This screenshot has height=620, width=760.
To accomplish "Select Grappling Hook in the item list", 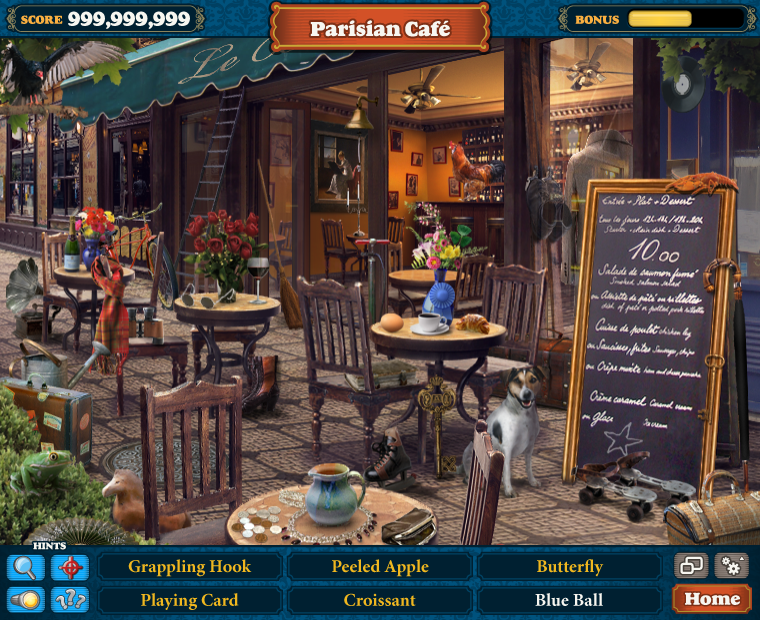I will coord(190,567).
